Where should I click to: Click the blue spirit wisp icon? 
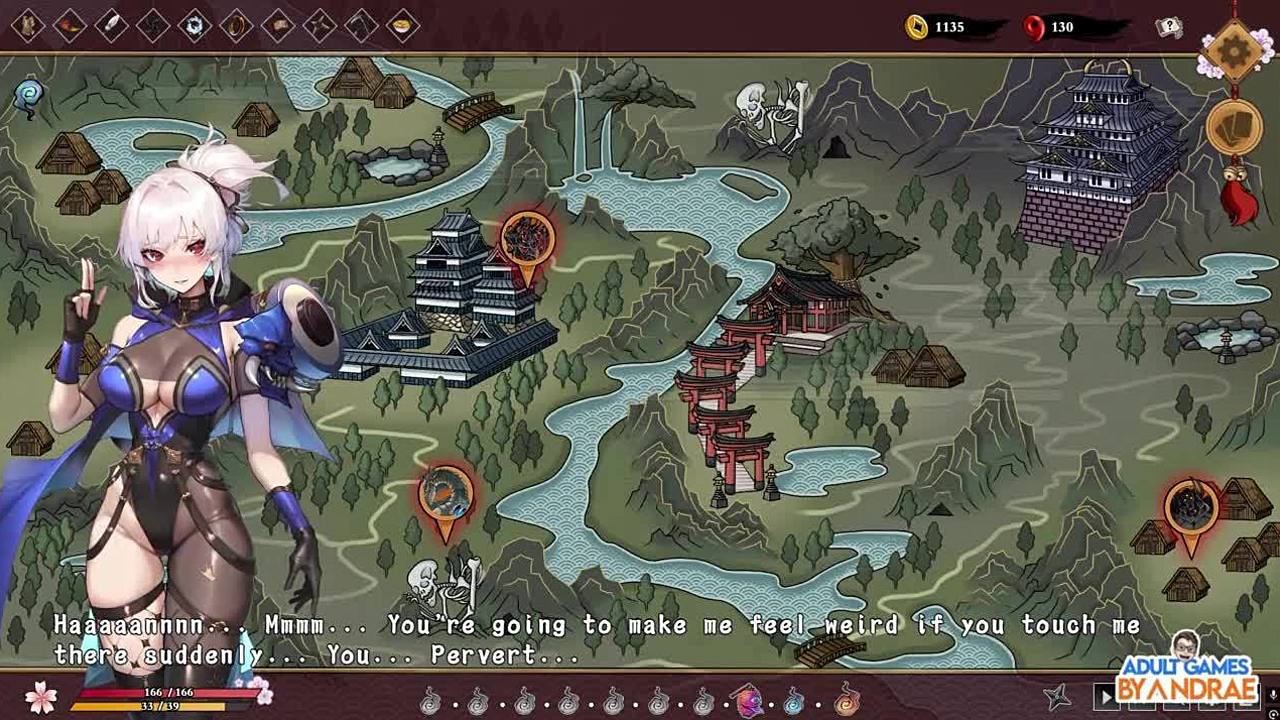pos(28,96)
